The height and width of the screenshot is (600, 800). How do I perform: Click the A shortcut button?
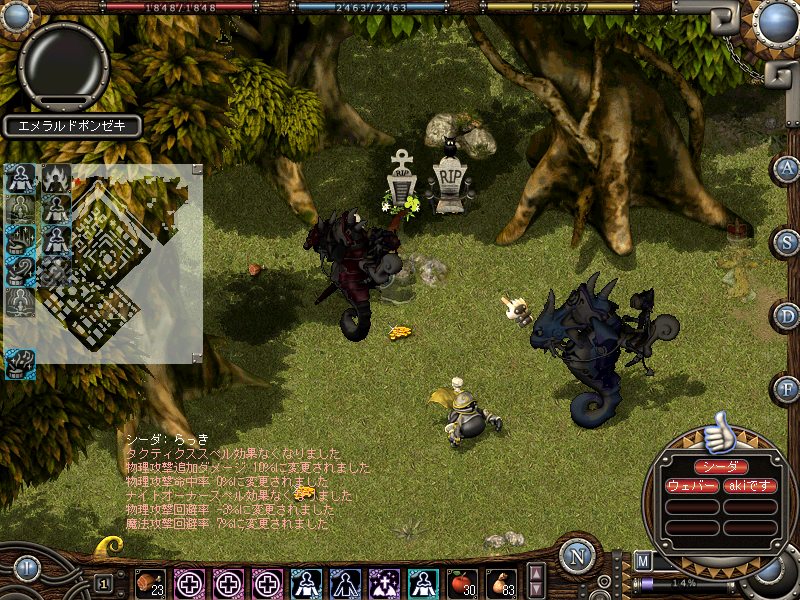pyautogui.click(x=787, y=168)
